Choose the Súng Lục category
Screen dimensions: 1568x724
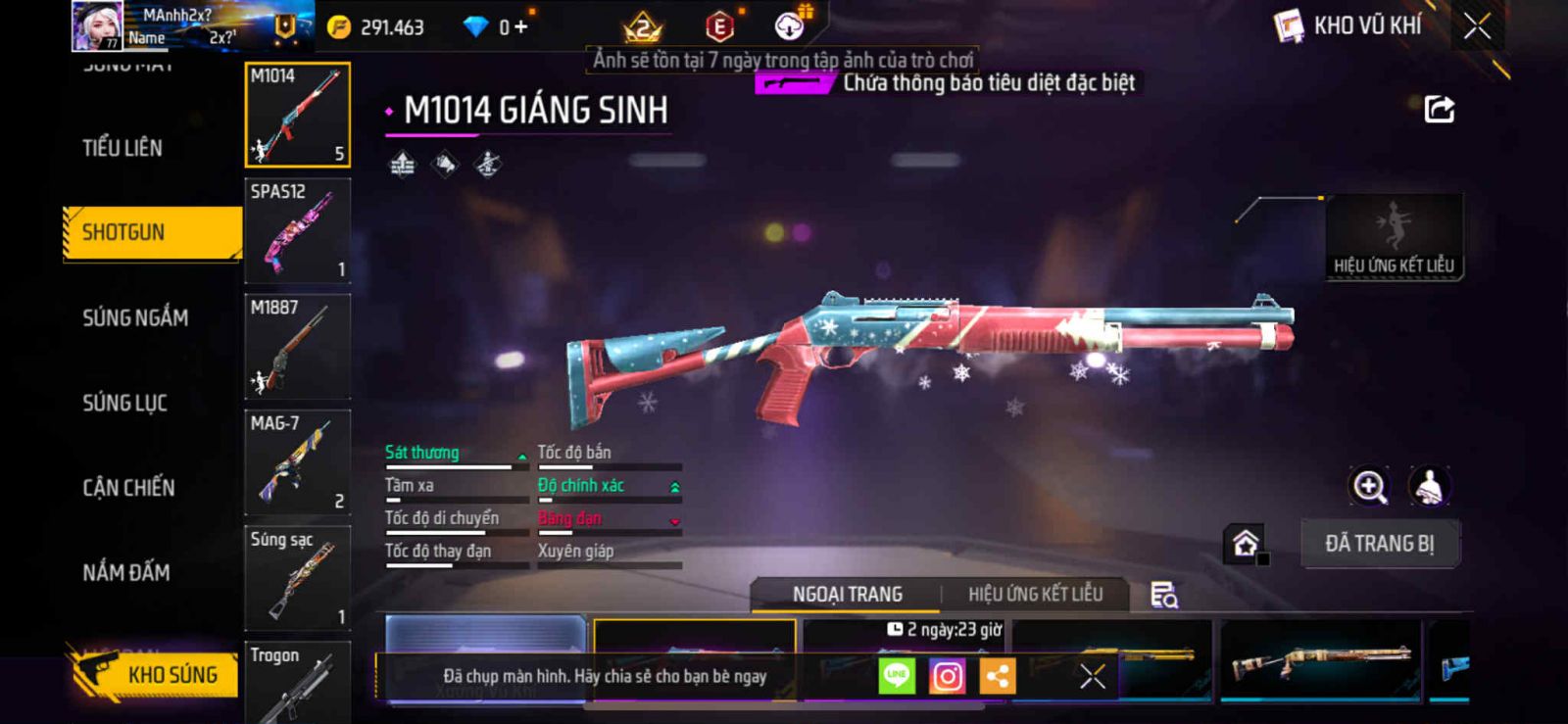point(124,403)
